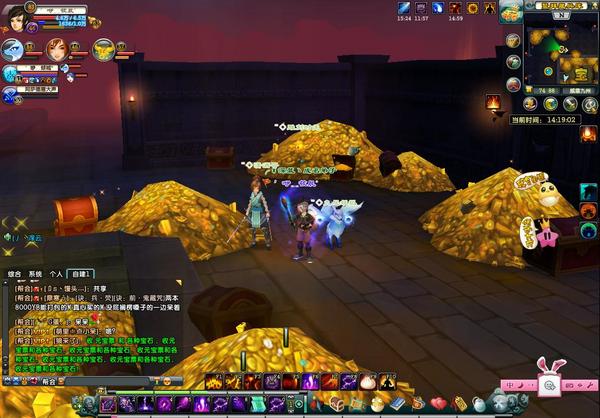Switch to the 综合 chat tab
Viewport: 600px width, 418px height.
coord(14,272)
